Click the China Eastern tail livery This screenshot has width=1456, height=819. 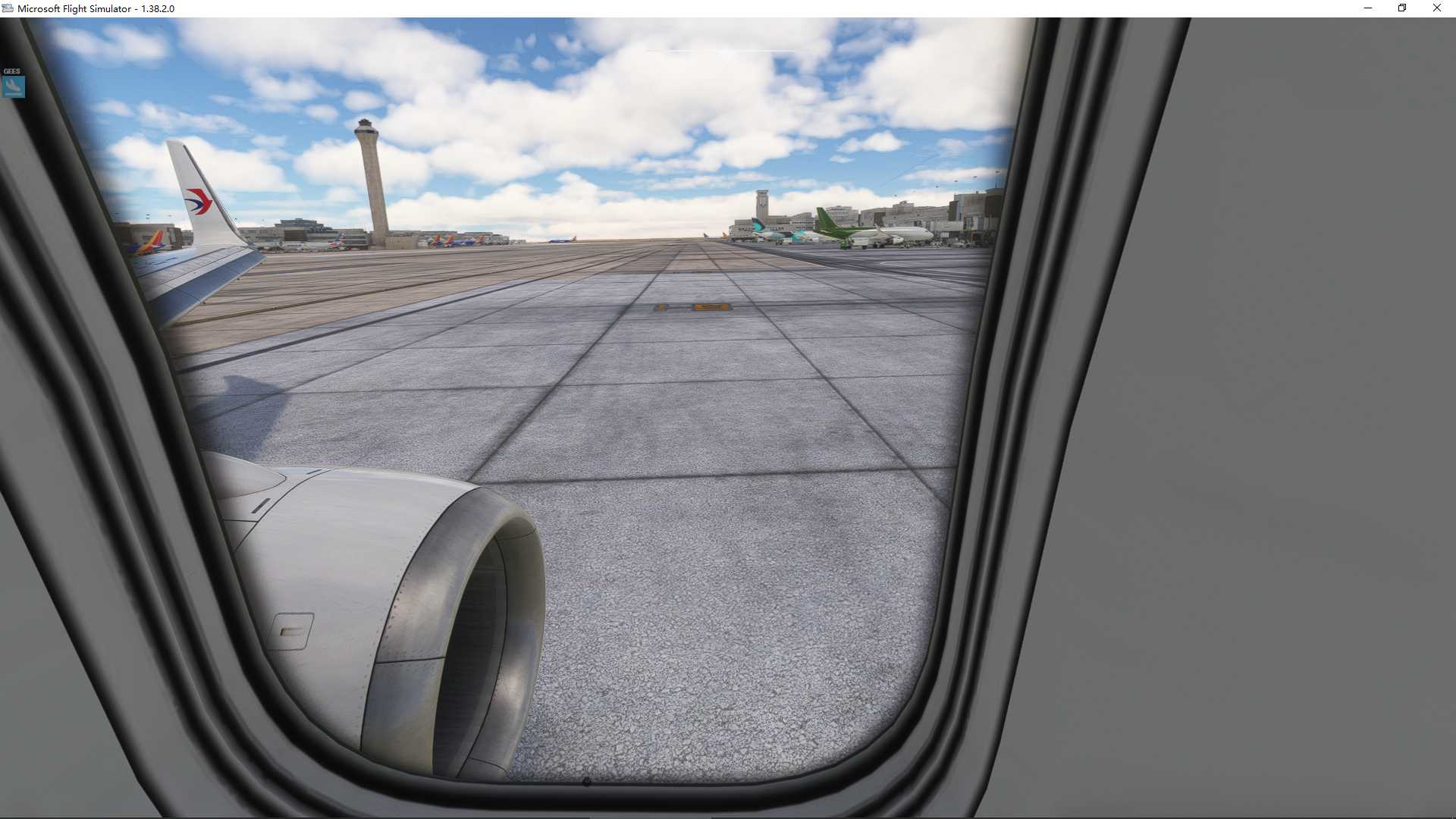coord(199,201)
